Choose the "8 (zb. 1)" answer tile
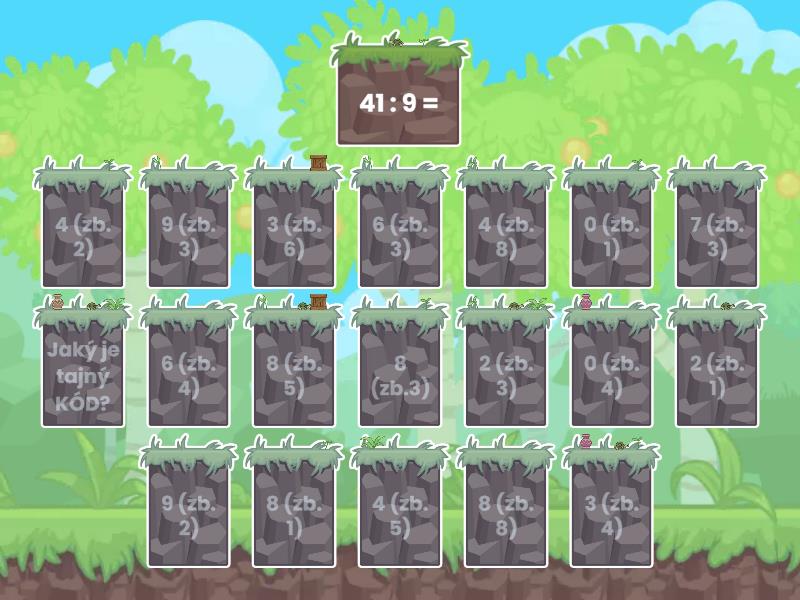 294,516
